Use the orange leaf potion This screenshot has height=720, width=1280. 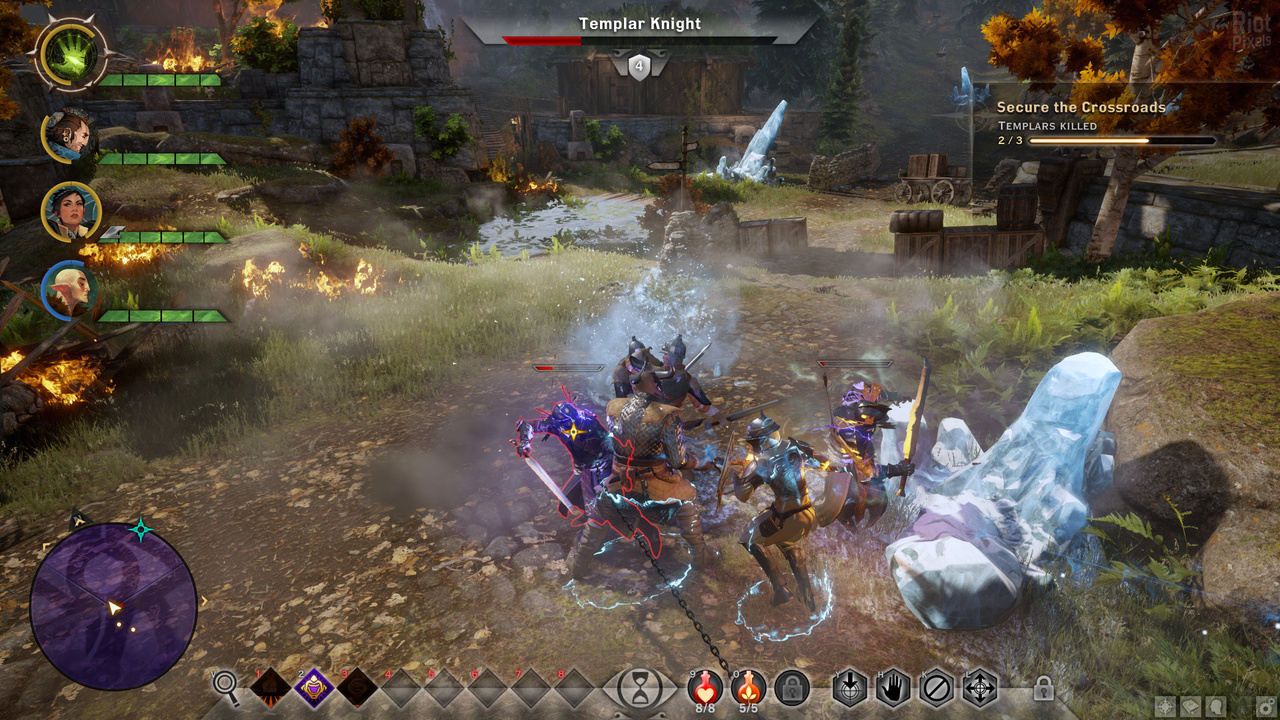748,686
